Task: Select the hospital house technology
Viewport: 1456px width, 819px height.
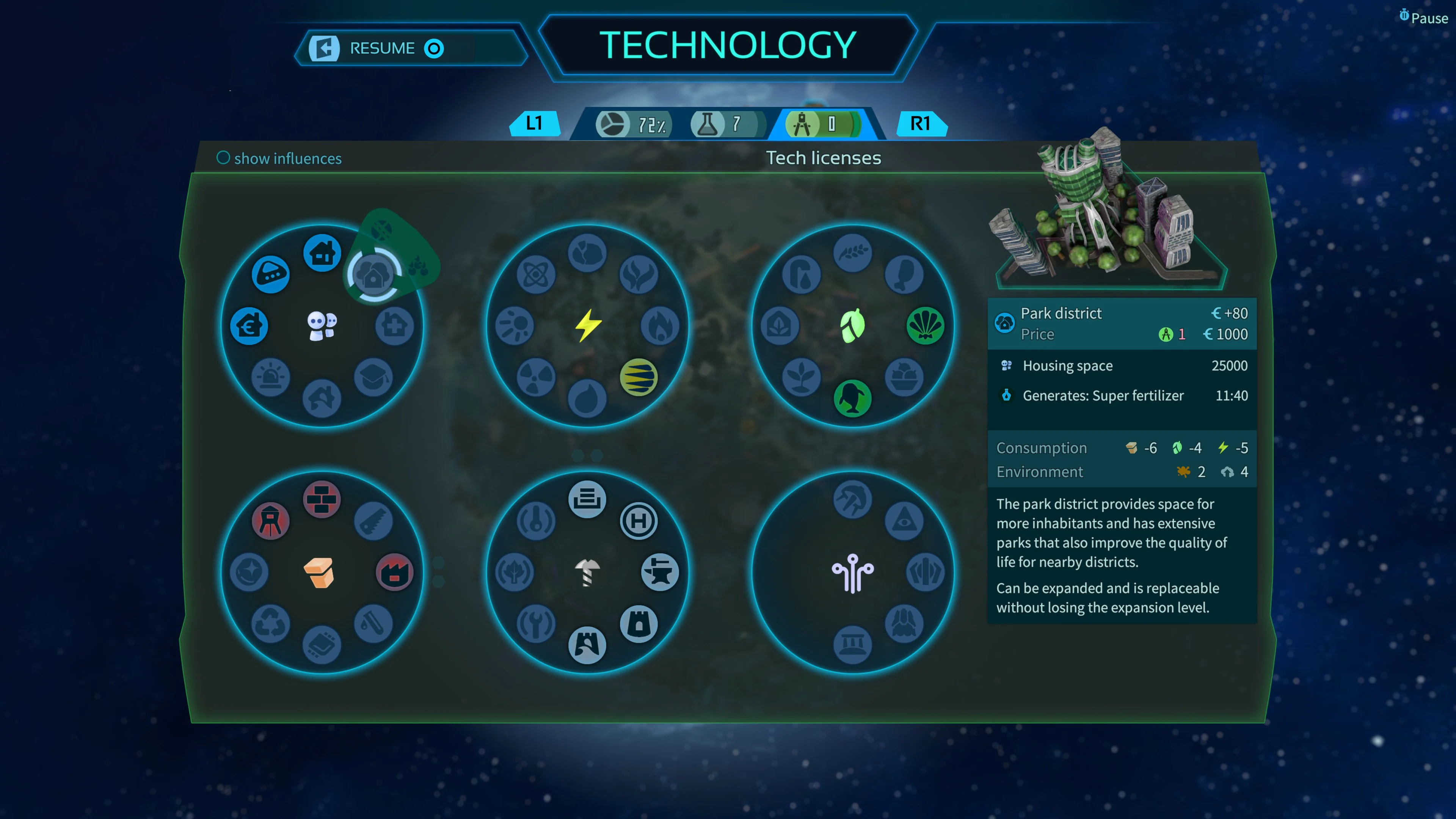Action: (x=394, y=326)
